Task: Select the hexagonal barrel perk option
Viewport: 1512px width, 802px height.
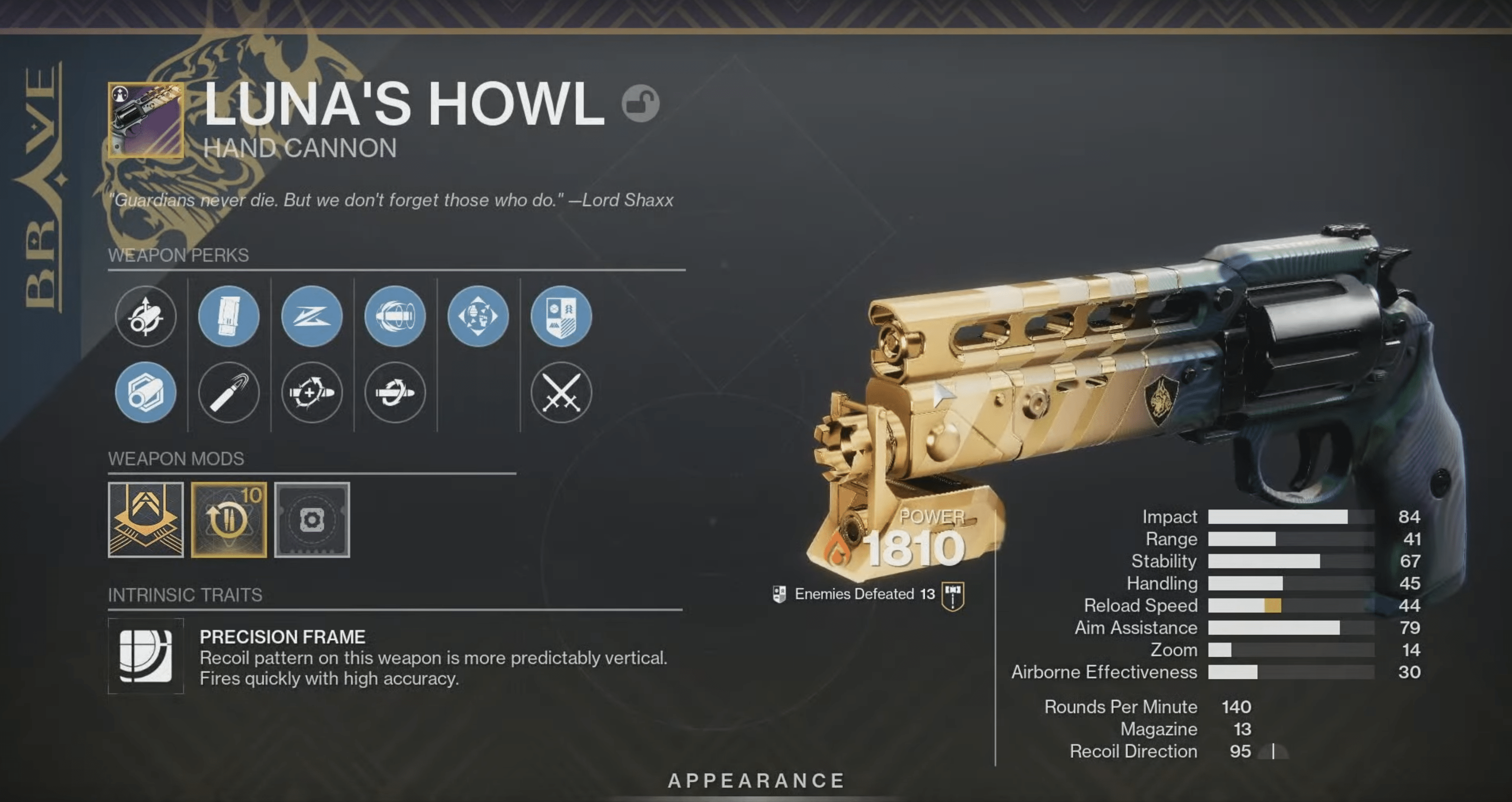Action: pyautogui.click(x=146, y=395)
